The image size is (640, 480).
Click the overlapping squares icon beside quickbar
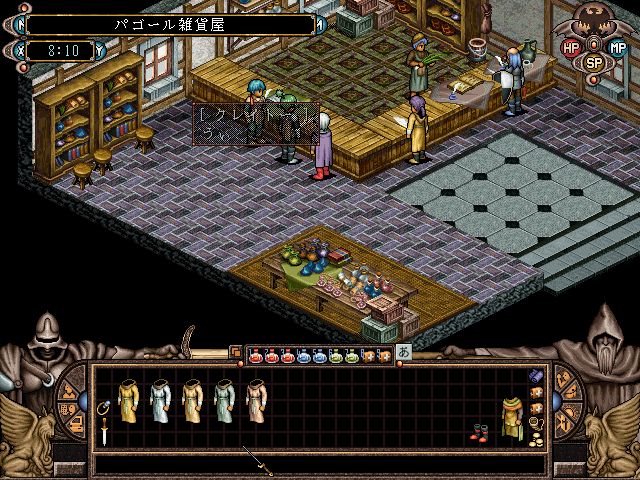[x=235, y=352]
